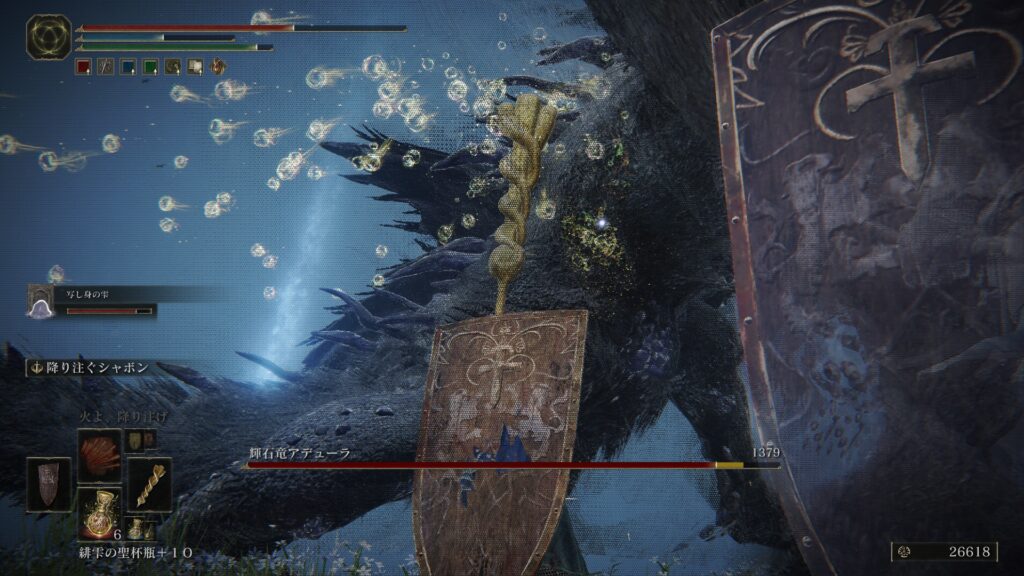
Task: Click the Mimic Tear summon portrait
Action: (42, 301)
